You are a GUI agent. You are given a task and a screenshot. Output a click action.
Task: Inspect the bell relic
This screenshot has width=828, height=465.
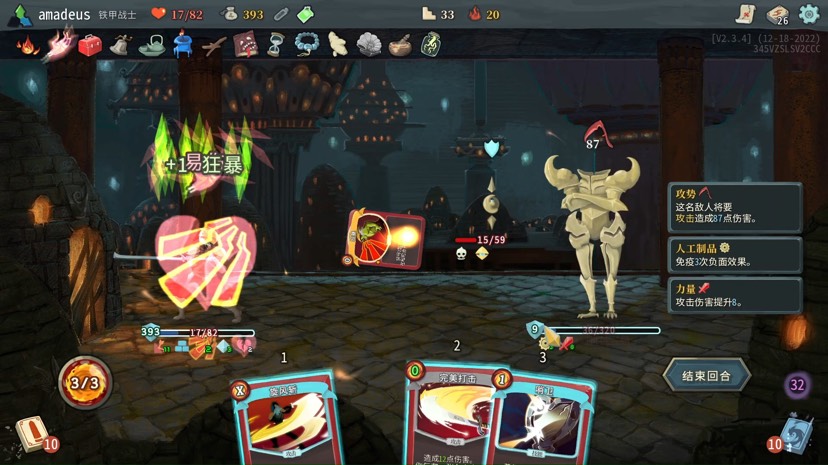(x=121, y=45)
